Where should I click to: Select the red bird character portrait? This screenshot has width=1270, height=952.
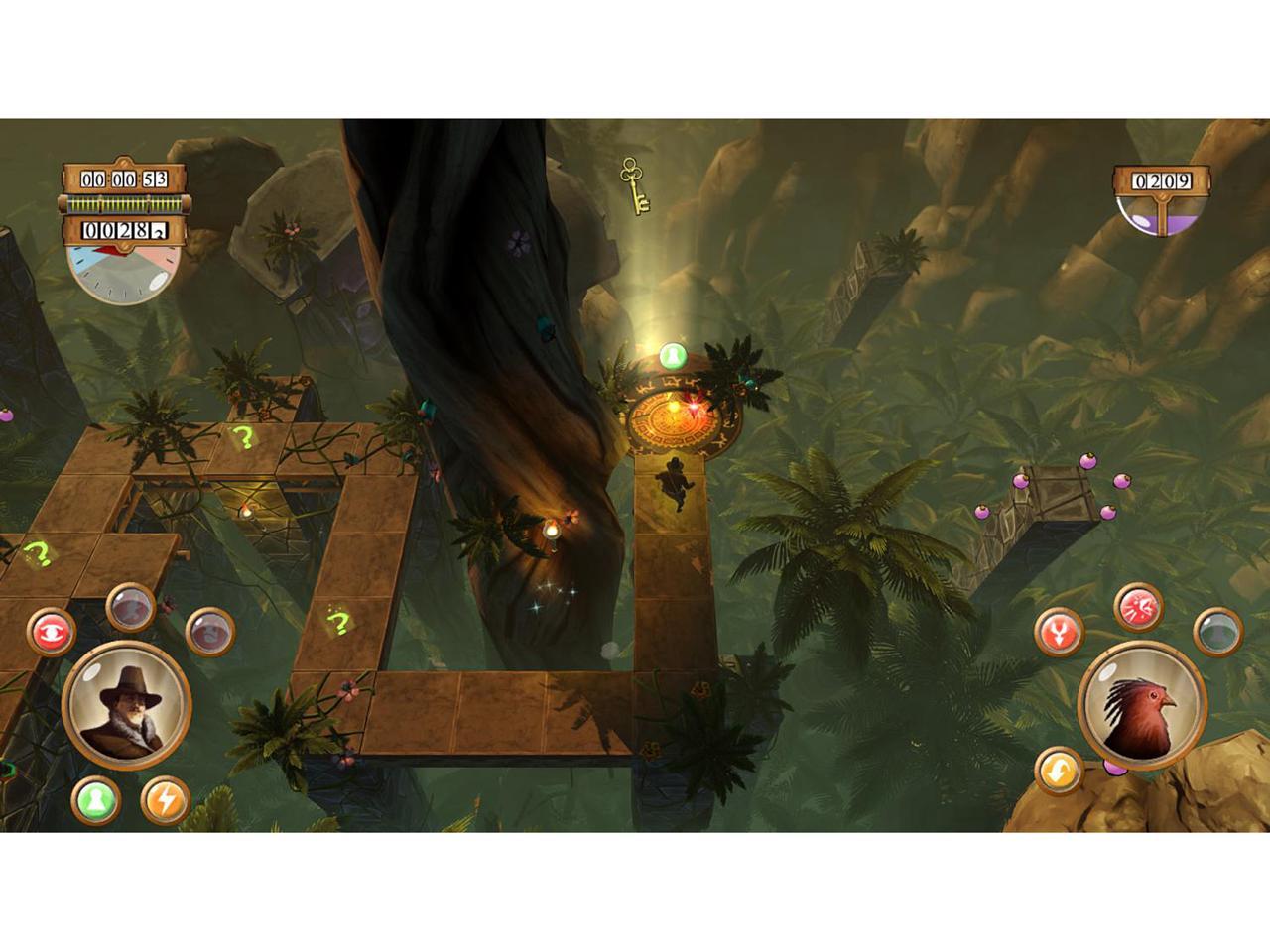pyautogui.click(x=1142, y=703)
